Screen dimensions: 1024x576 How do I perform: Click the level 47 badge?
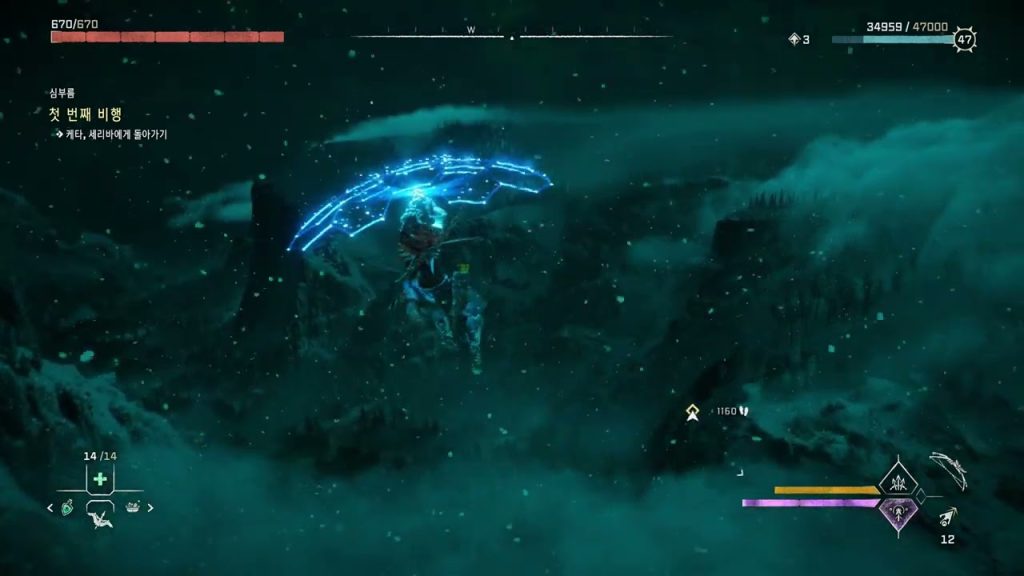964,40
